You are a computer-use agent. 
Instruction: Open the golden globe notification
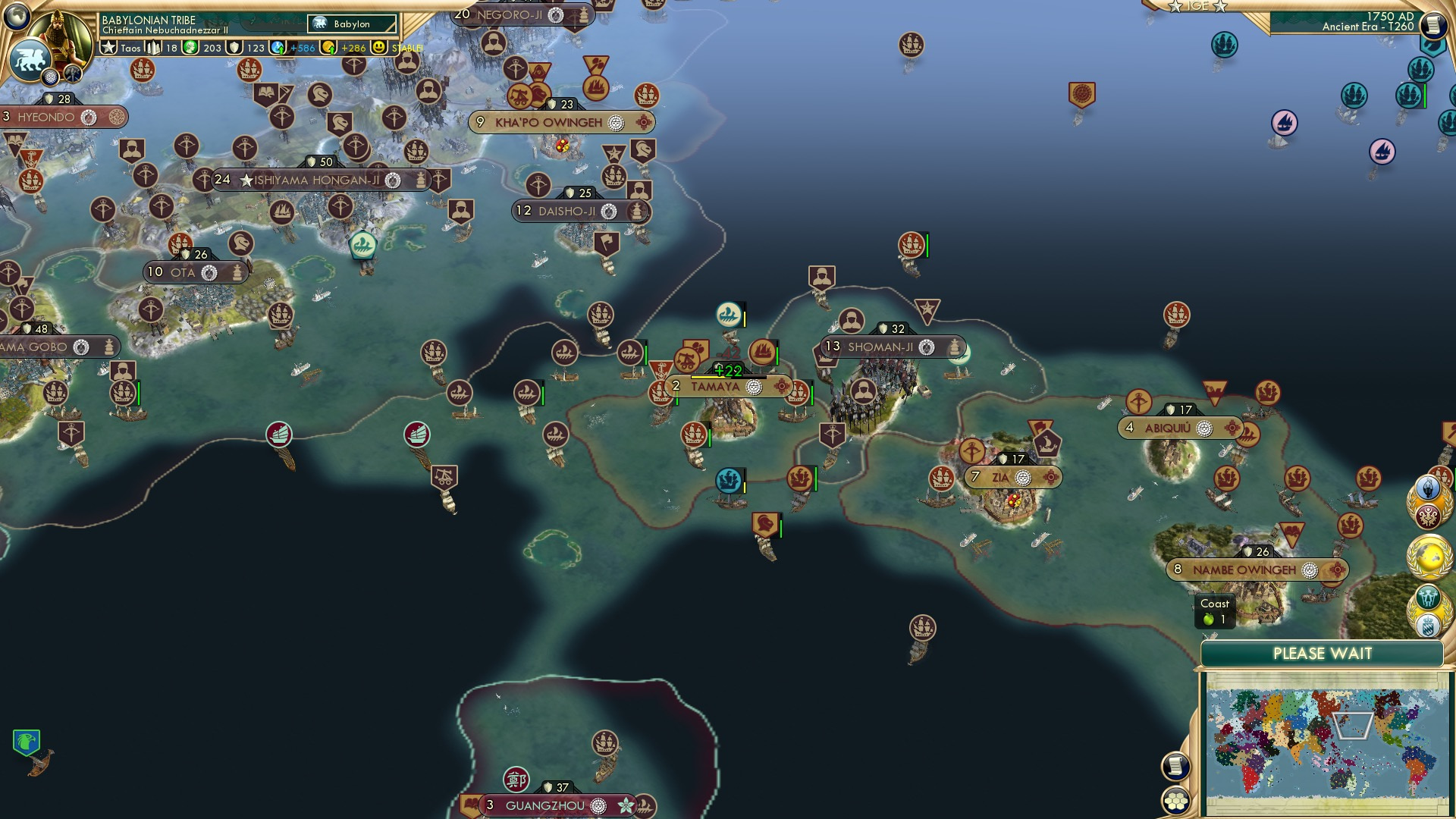pyautogui.click(x=1429, y=556)
